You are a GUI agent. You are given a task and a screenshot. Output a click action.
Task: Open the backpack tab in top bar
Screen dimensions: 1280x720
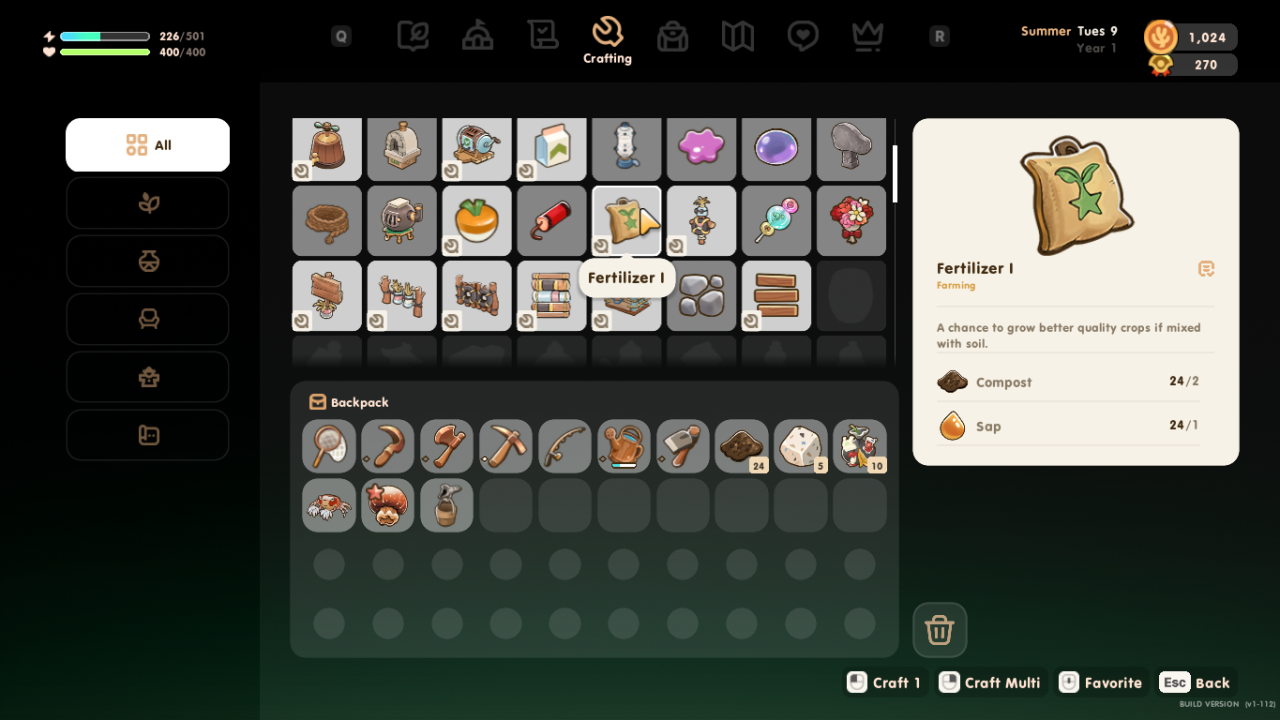pos(672,37)
